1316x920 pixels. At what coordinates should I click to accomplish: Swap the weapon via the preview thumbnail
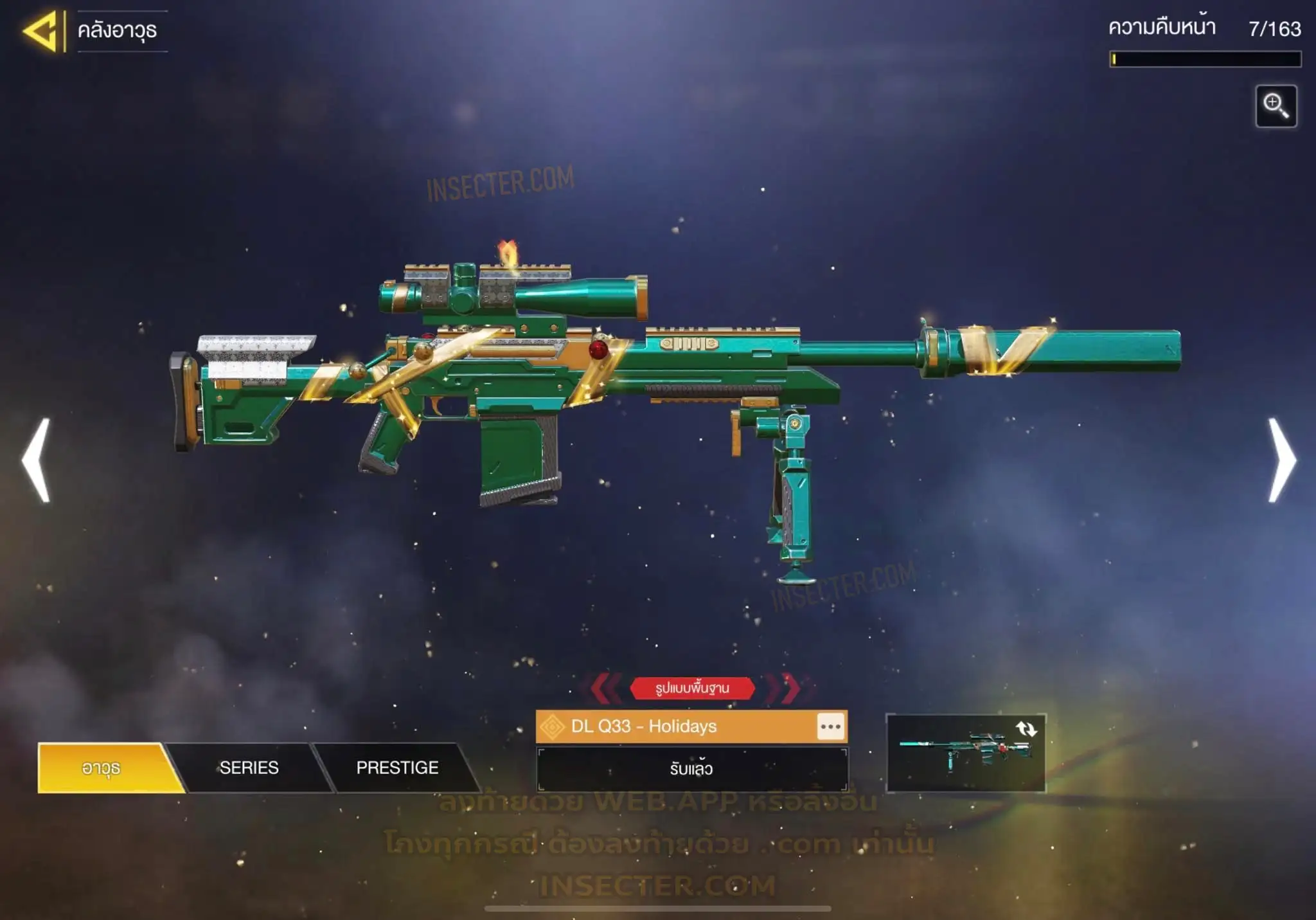pyautogui.click(x=965, y=753)
